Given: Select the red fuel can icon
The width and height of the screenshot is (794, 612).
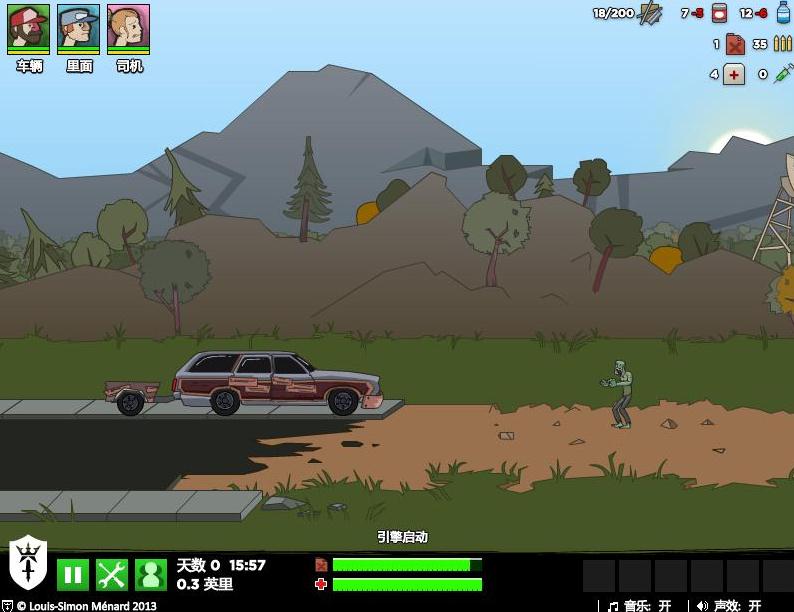Looking at the screenshot, I should (735, 44).
